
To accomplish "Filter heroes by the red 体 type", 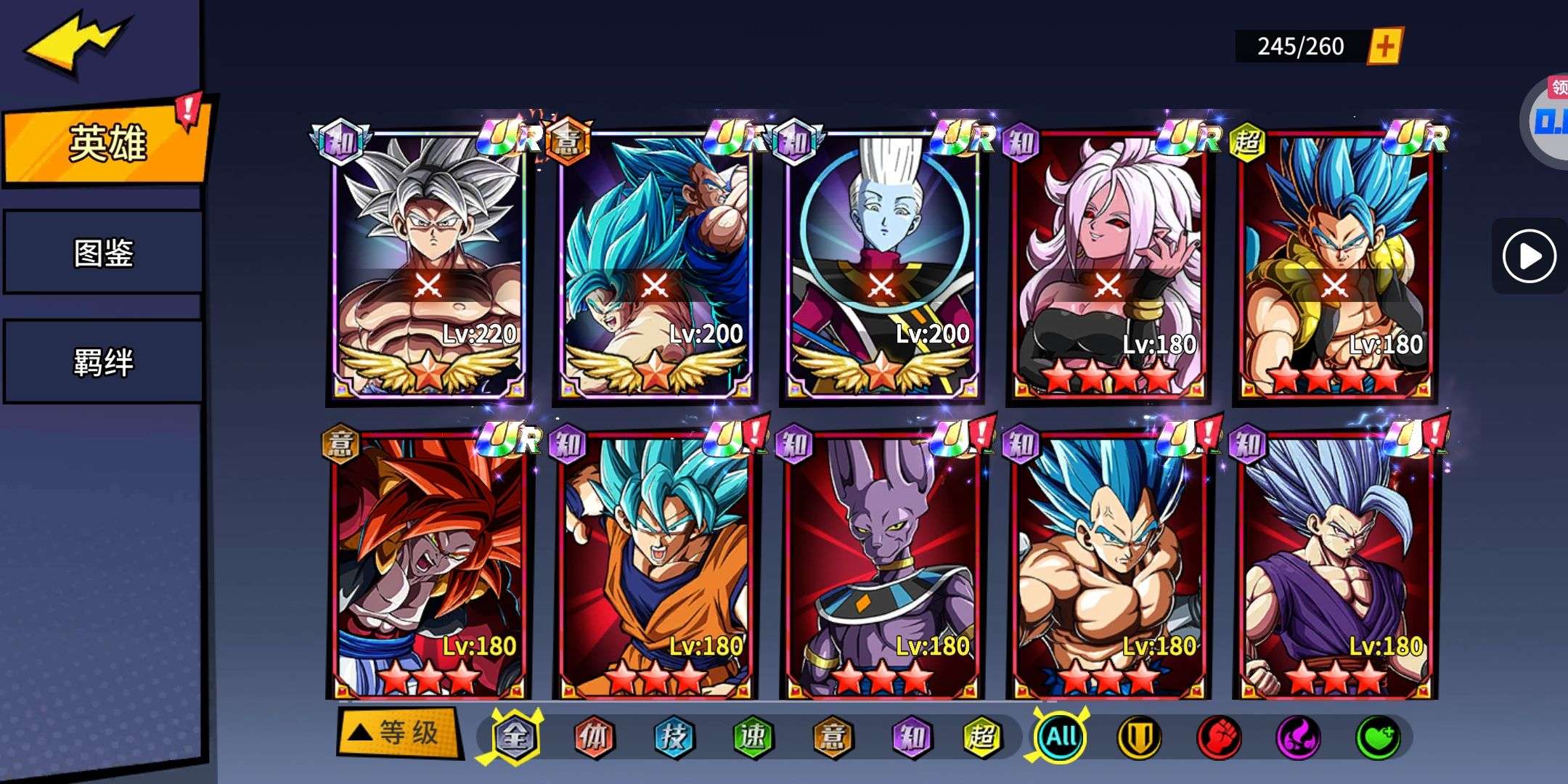I will pos(594,738).
